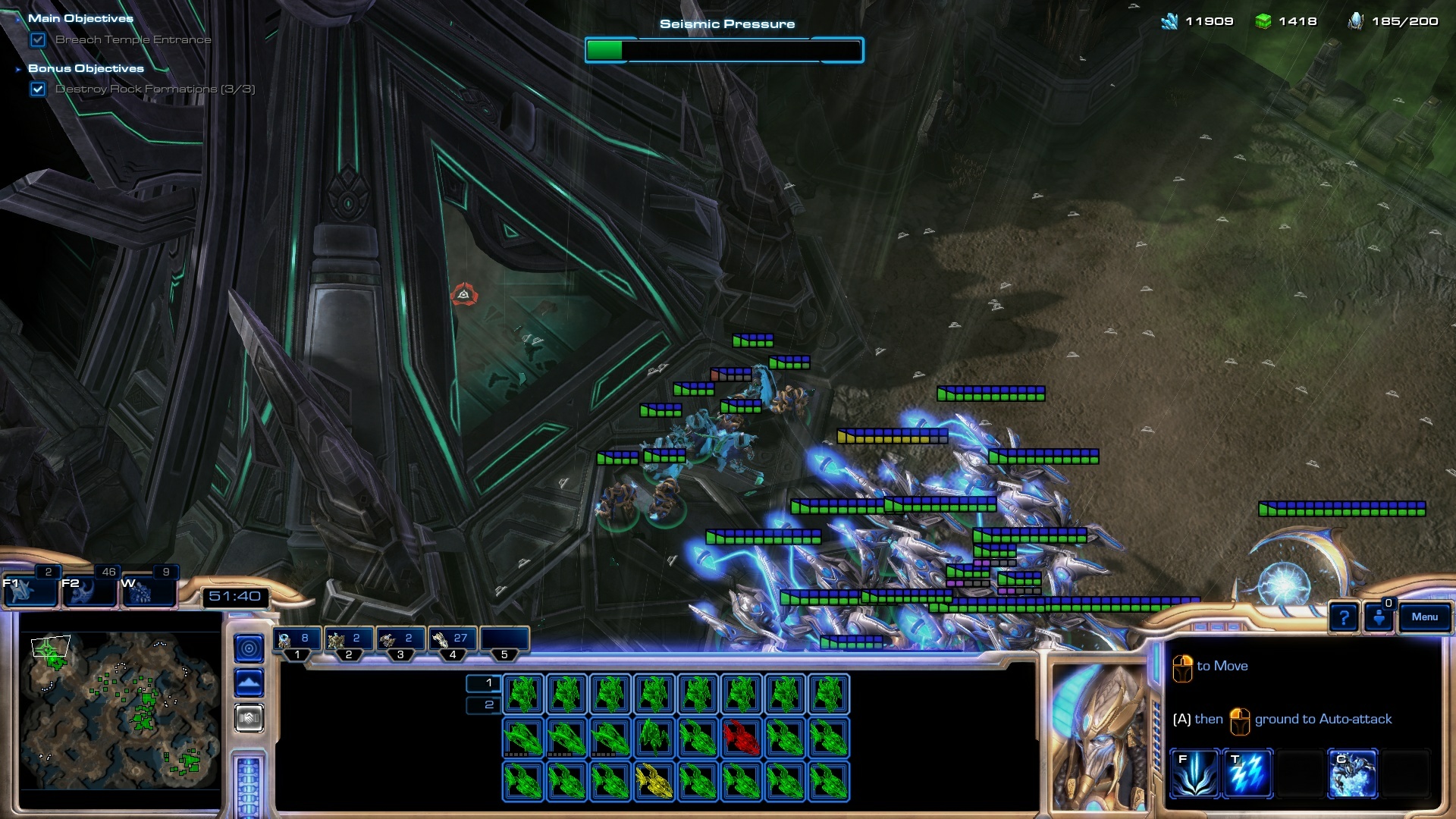Open the help question mark button
This screenshot has width=1456, height=819.
click(1343, 618)
